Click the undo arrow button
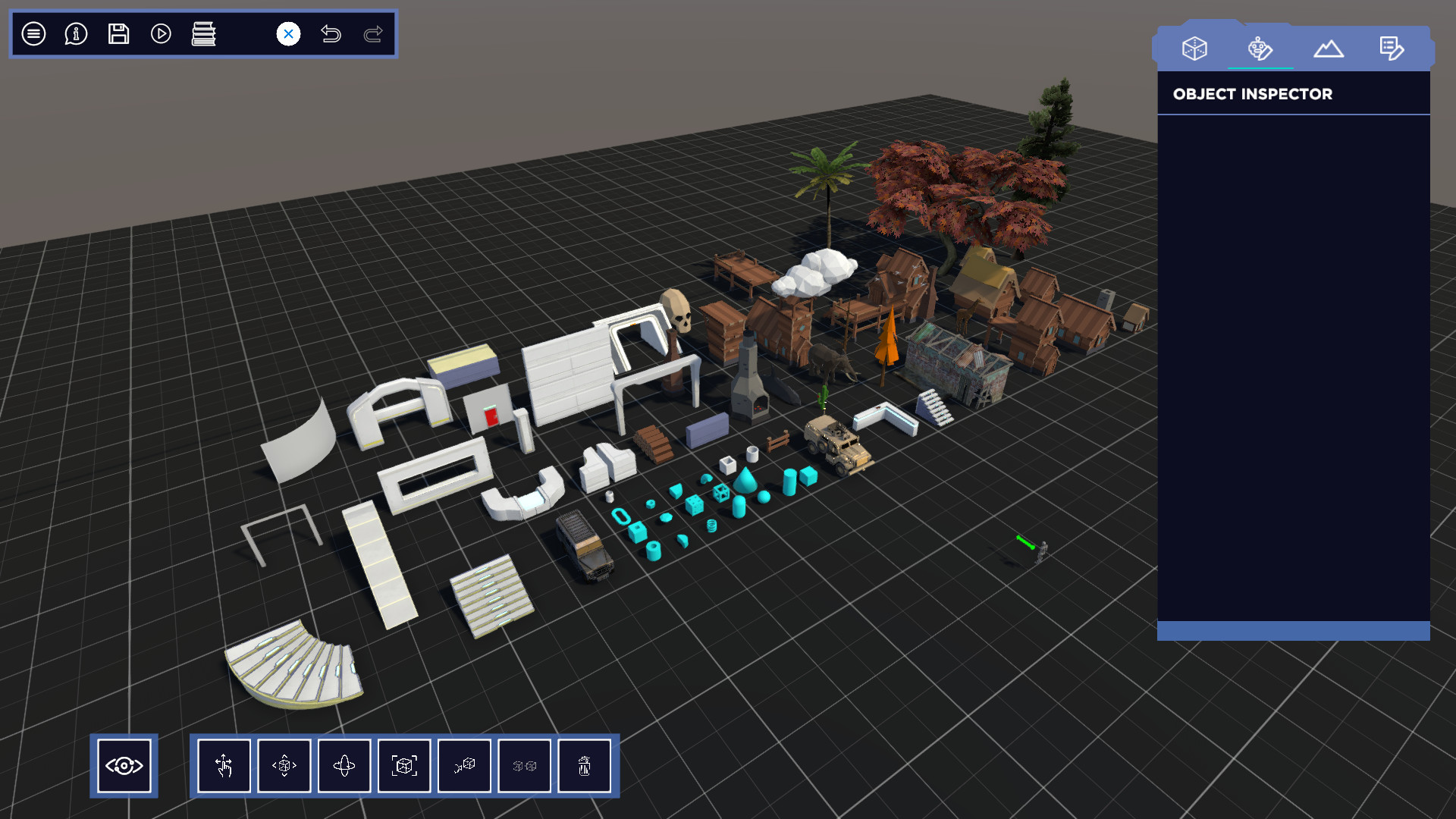 331,33
